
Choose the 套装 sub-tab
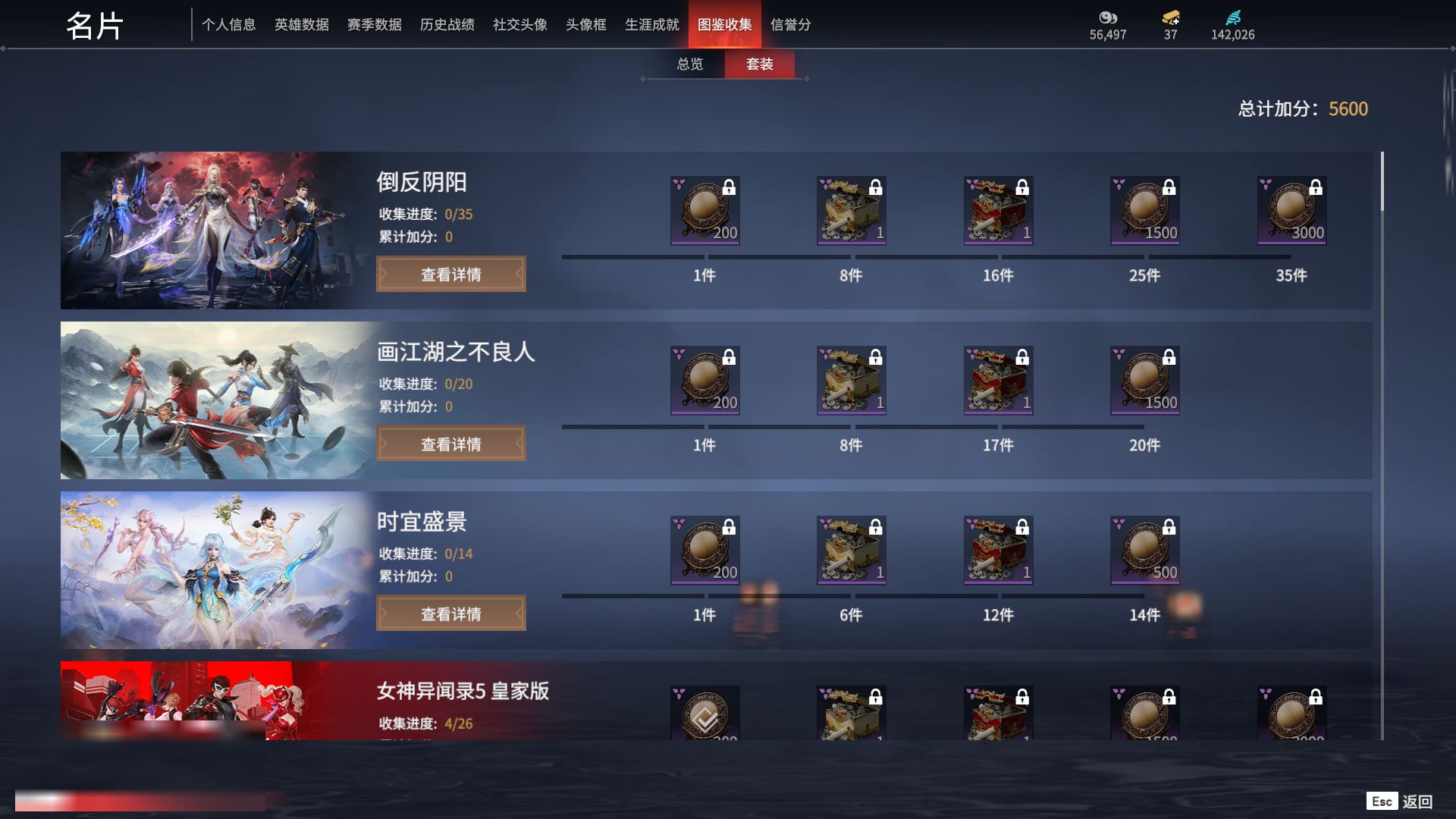coord(759,64)
